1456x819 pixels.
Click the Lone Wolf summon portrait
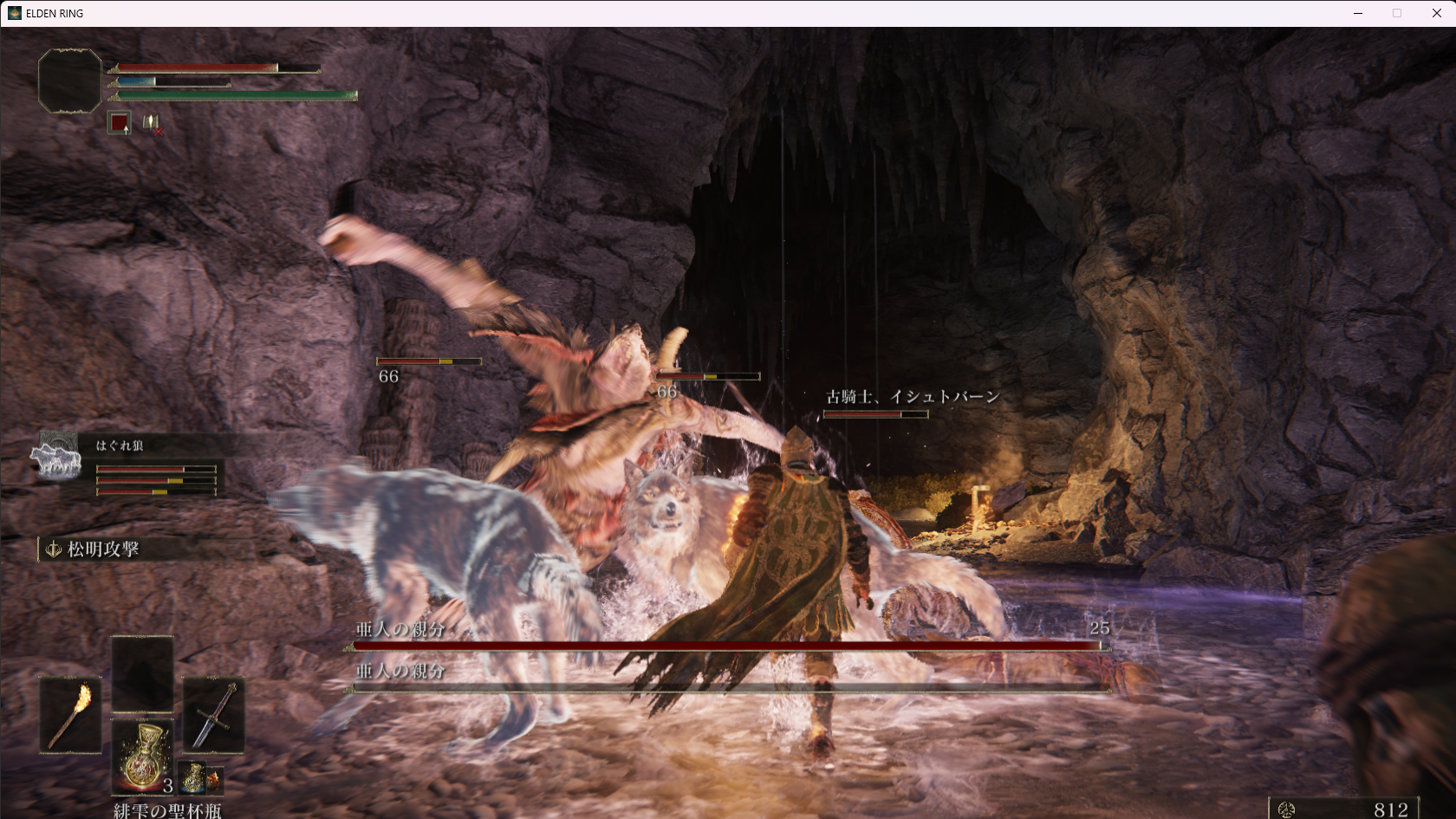[56, 457]
